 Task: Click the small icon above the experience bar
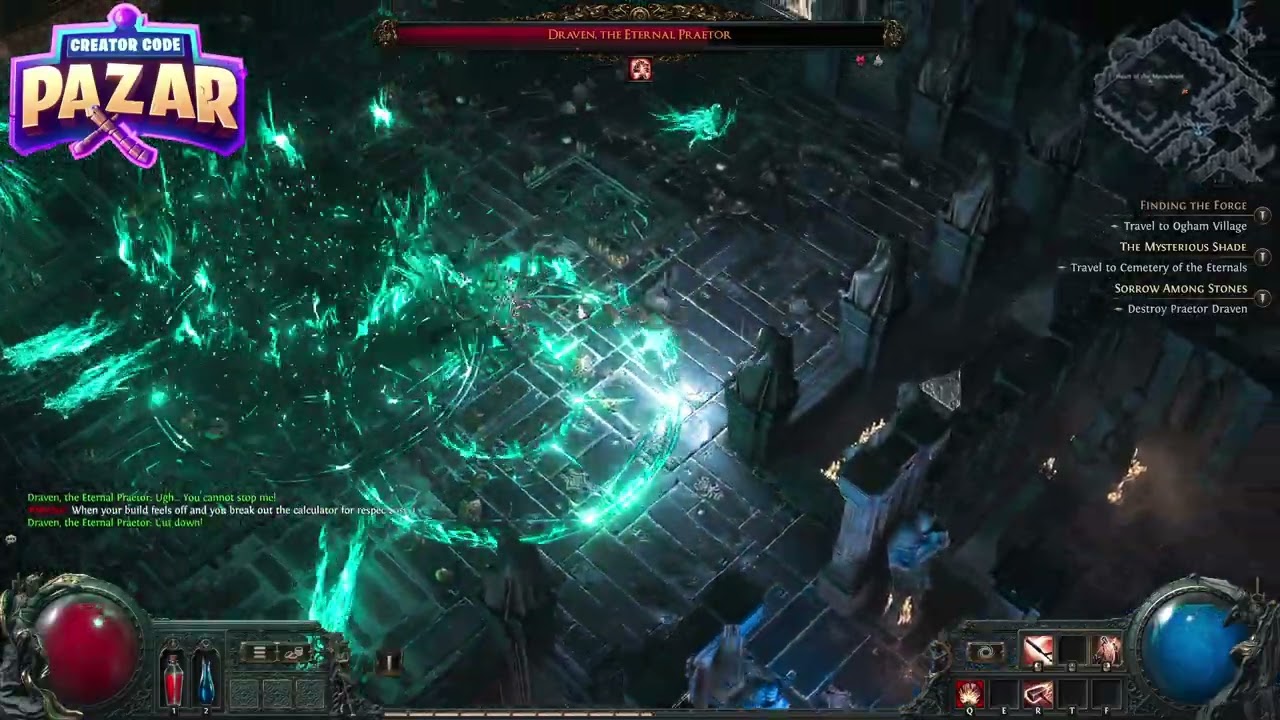point(388,661)
